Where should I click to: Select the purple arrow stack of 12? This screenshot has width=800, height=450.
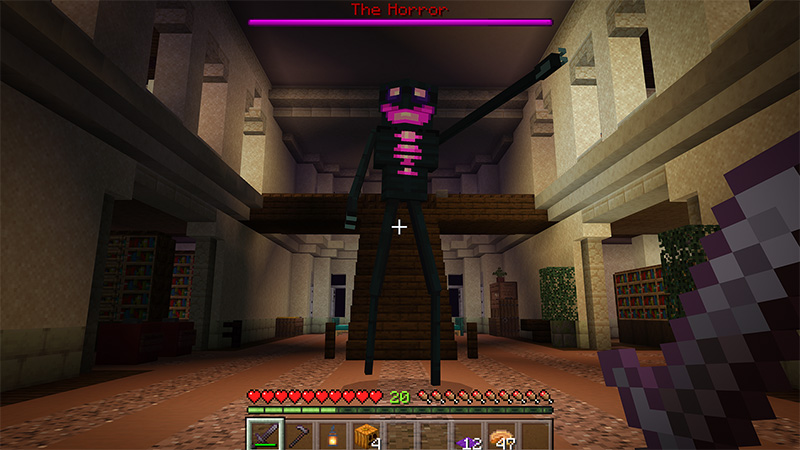[x=468, y=435]
